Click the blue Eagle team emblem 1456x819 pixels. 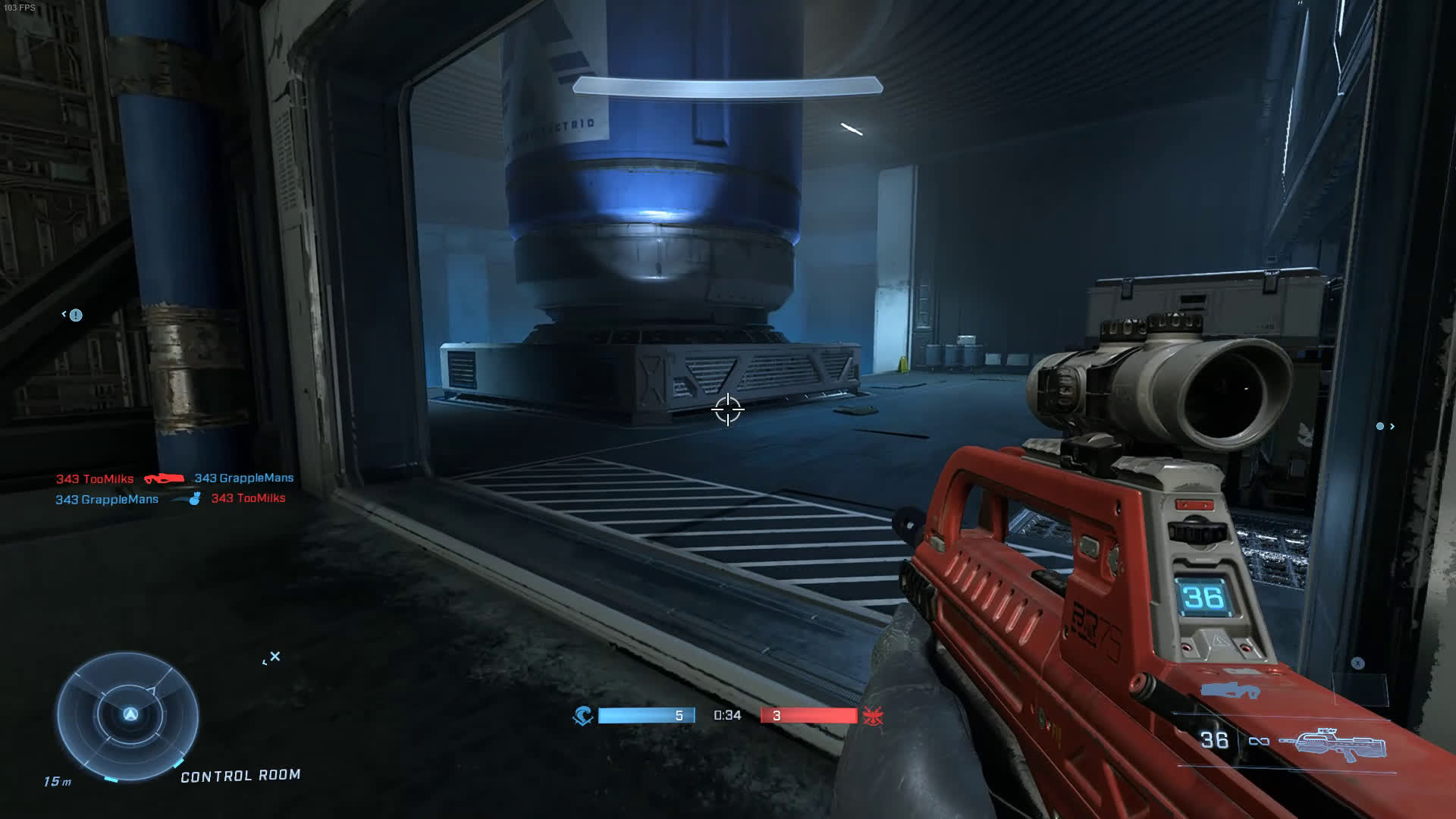[x=582, y=716]
